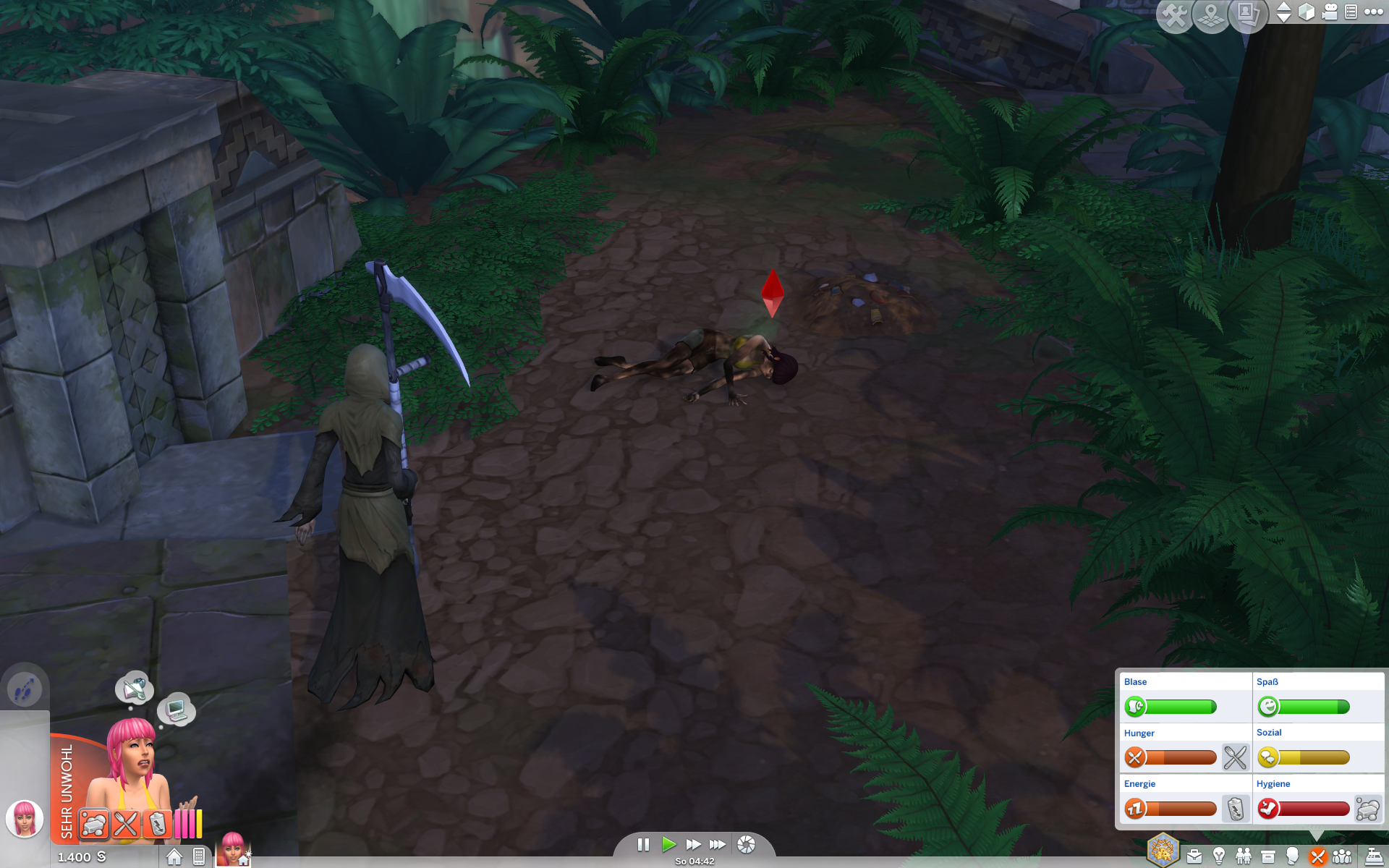Select the dirty soap moodlet
Viewport: 1389px width, 868px height.
(94, 824)
